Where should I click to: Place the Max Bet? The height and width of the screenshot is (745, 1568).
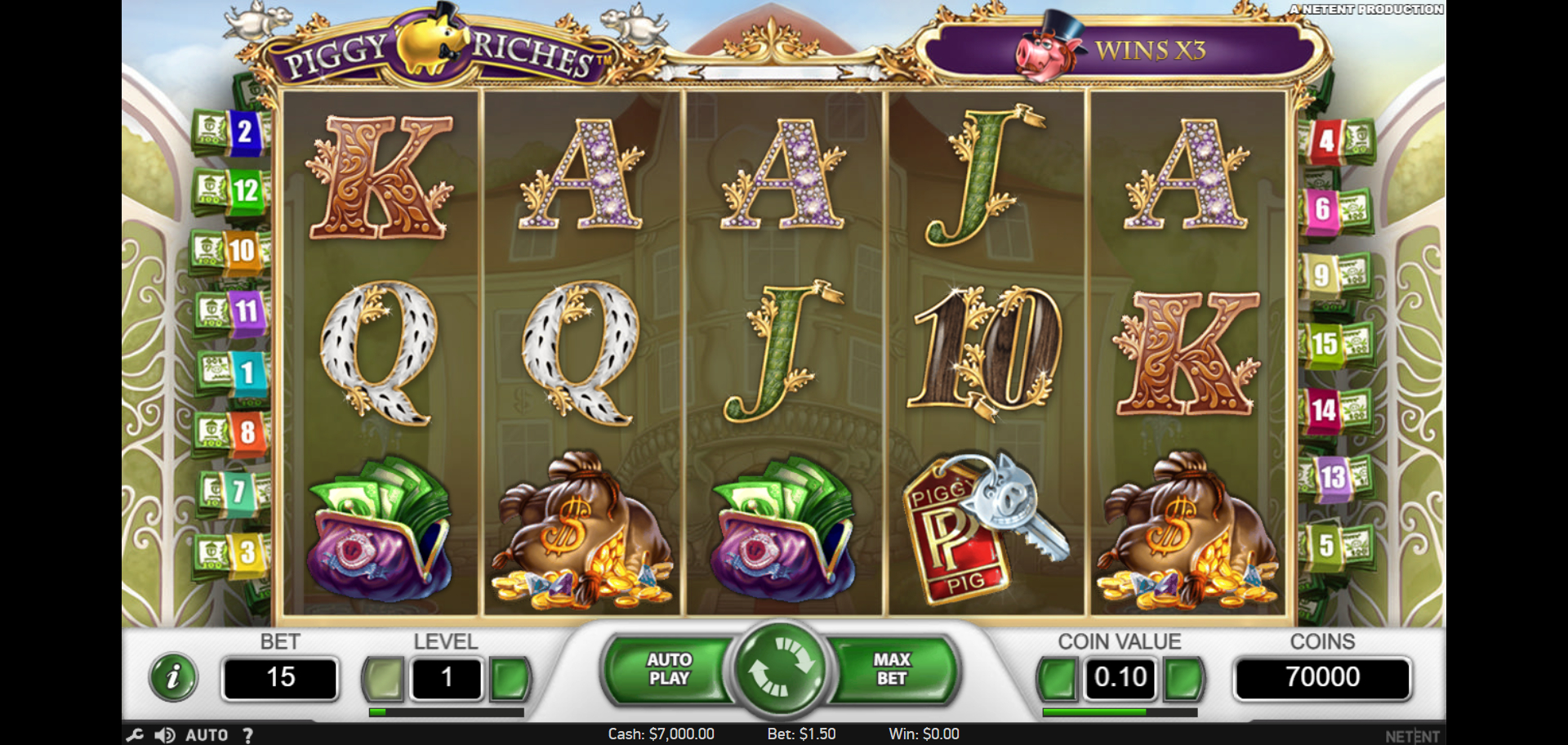click(x=892, y=670)
